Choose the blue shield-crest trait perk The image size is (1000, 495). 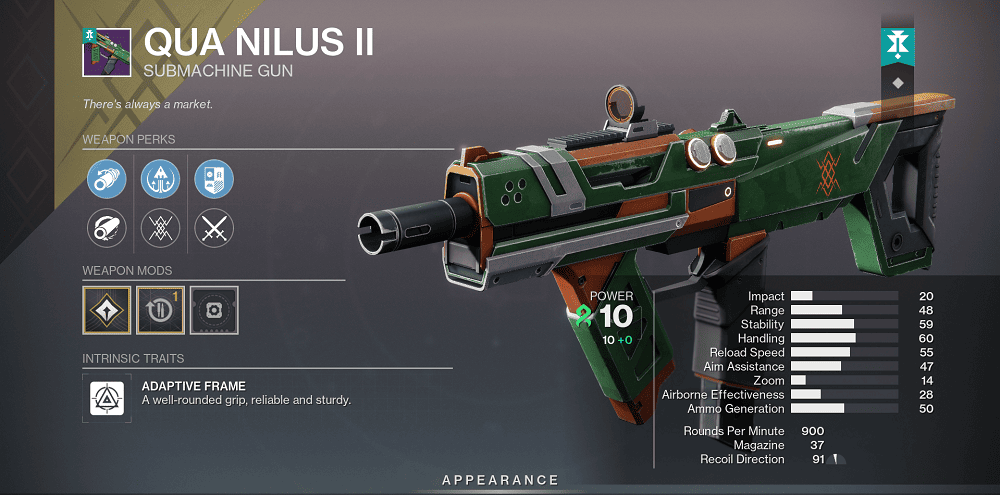point(213,179)
